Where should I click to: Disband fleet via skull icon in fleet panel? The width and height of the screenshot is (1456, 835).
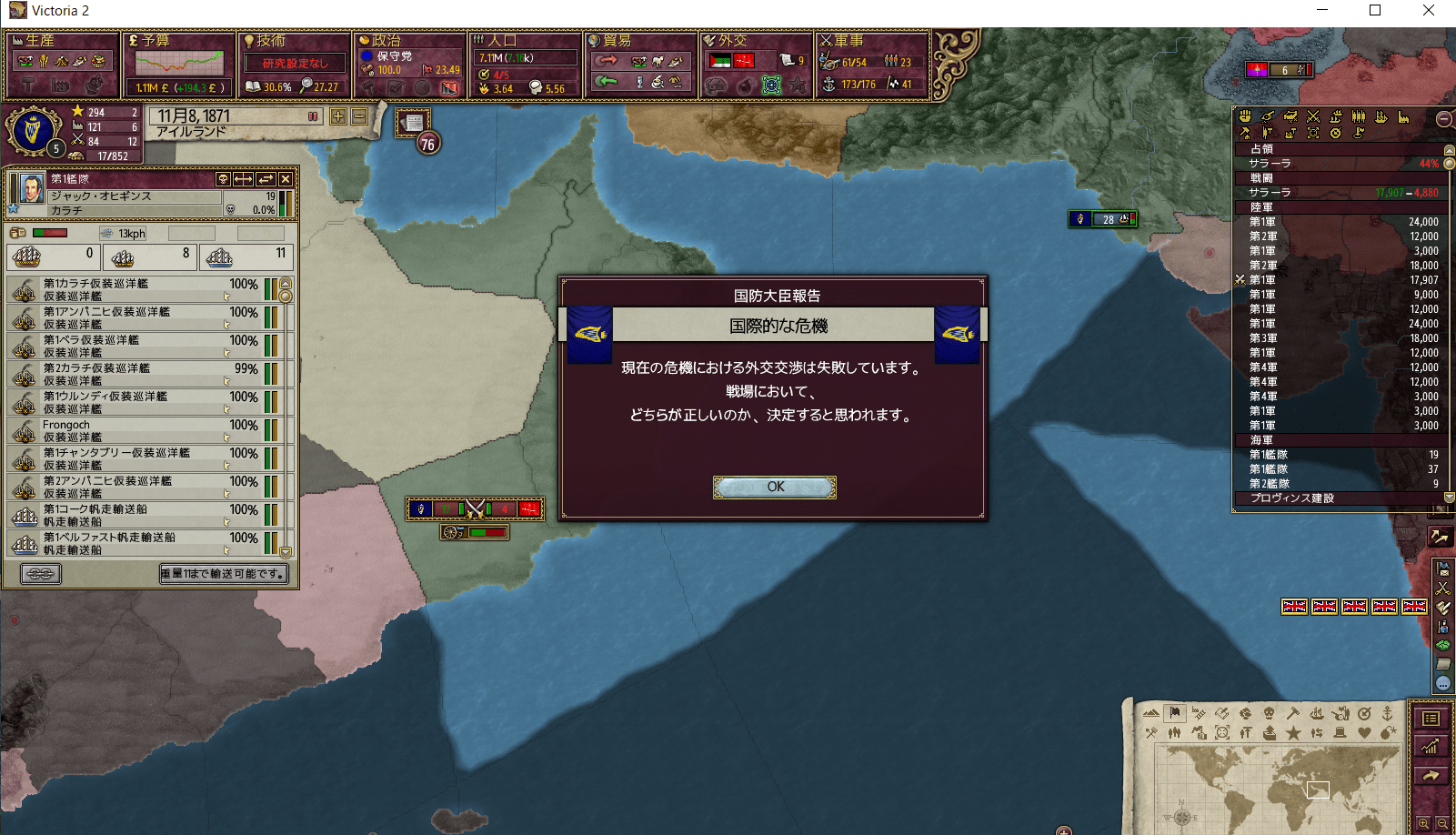coord(224,179)
